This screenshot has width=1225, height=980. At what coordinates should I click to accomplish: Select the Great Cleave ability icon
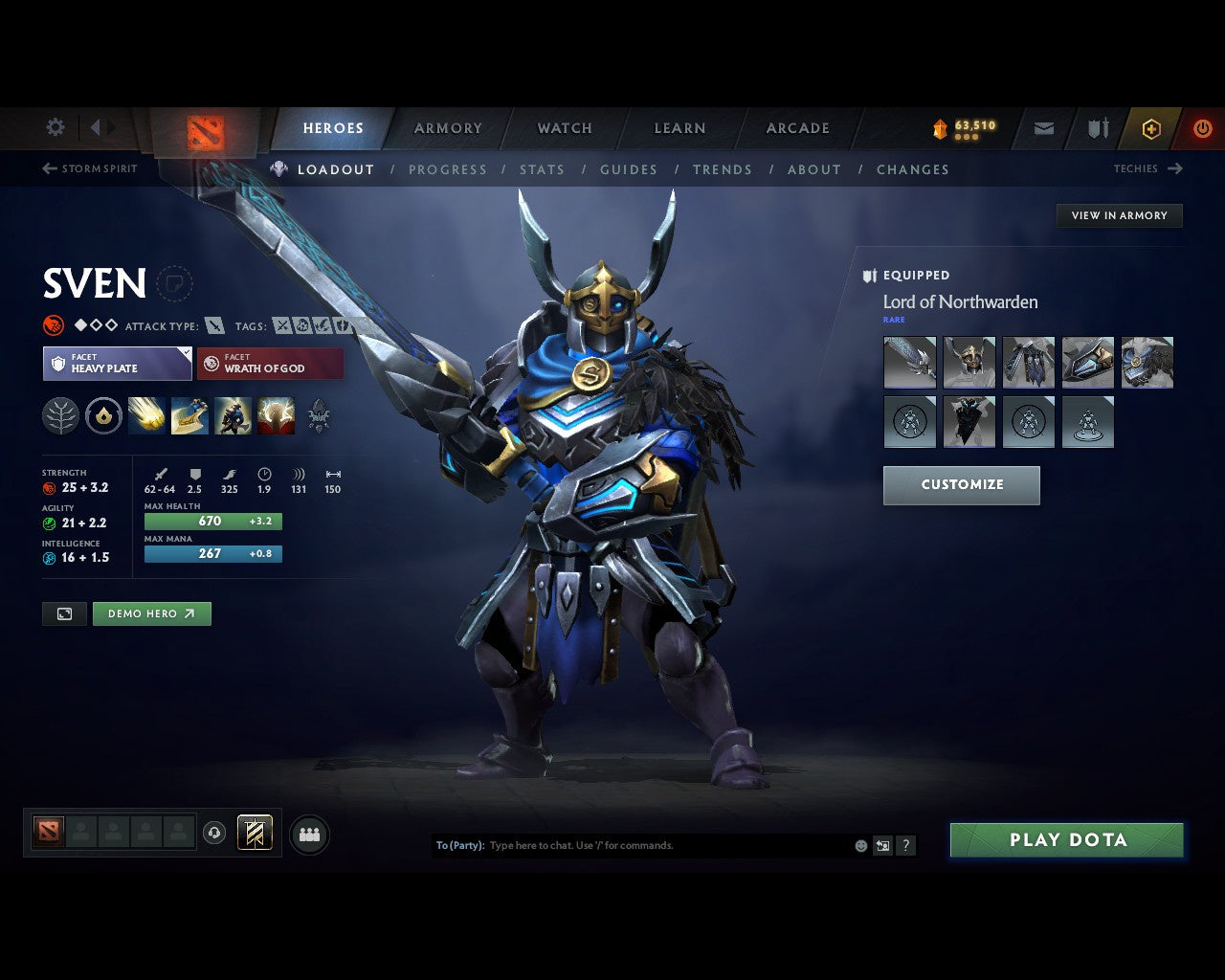189,415
